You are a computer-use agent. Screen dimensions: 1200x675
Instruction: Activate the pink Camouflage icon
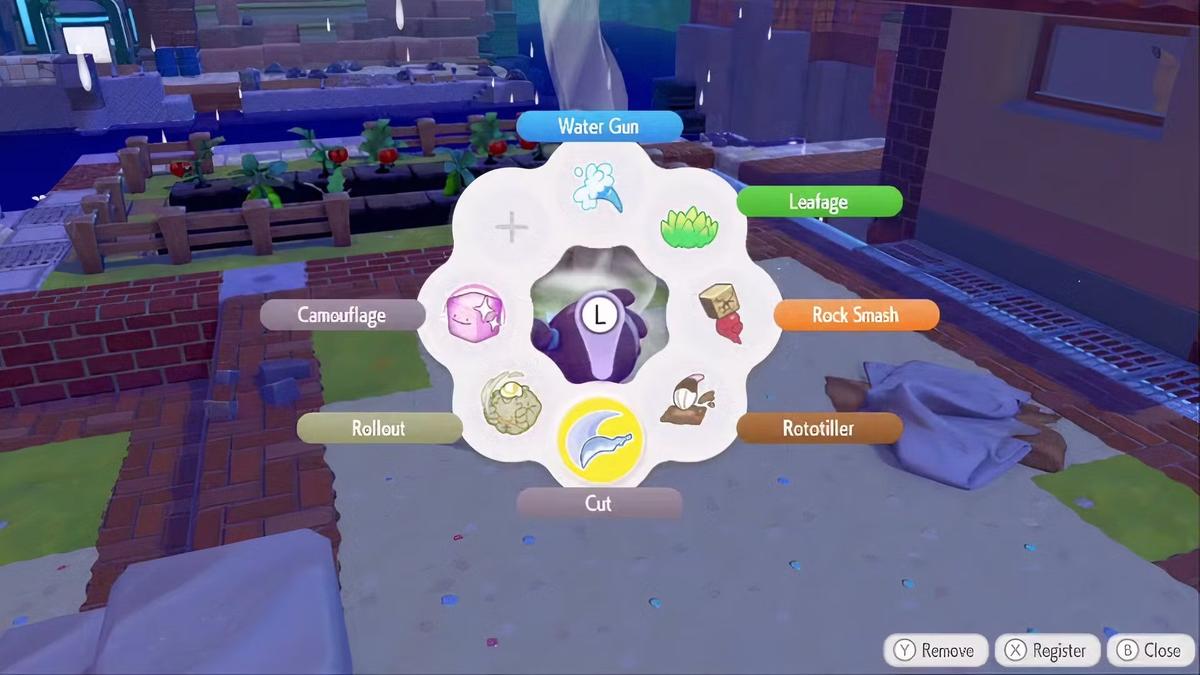pos(474,314)
